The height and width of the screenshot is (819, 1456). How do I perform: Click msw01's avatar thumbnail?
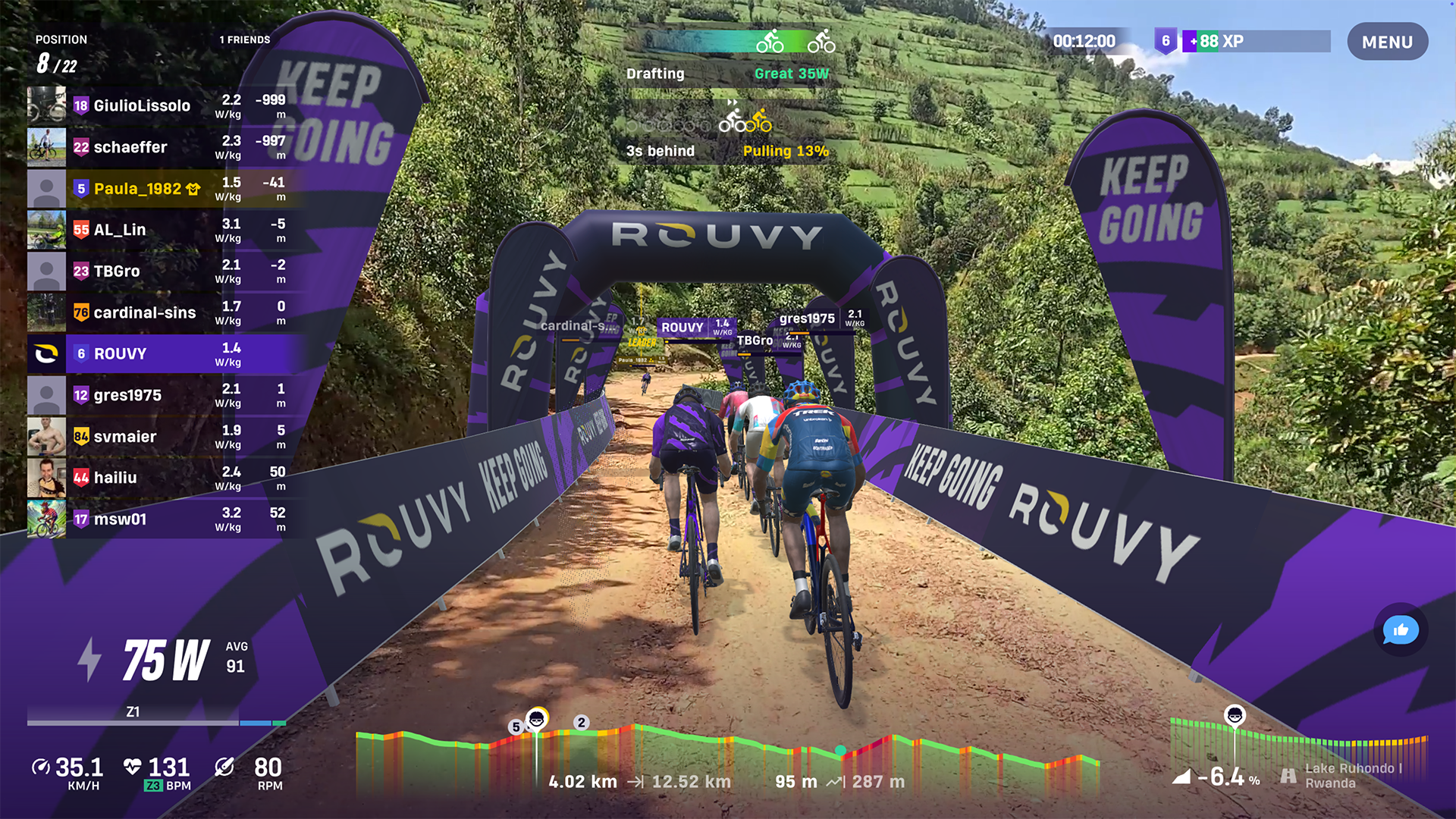(46, 519)
